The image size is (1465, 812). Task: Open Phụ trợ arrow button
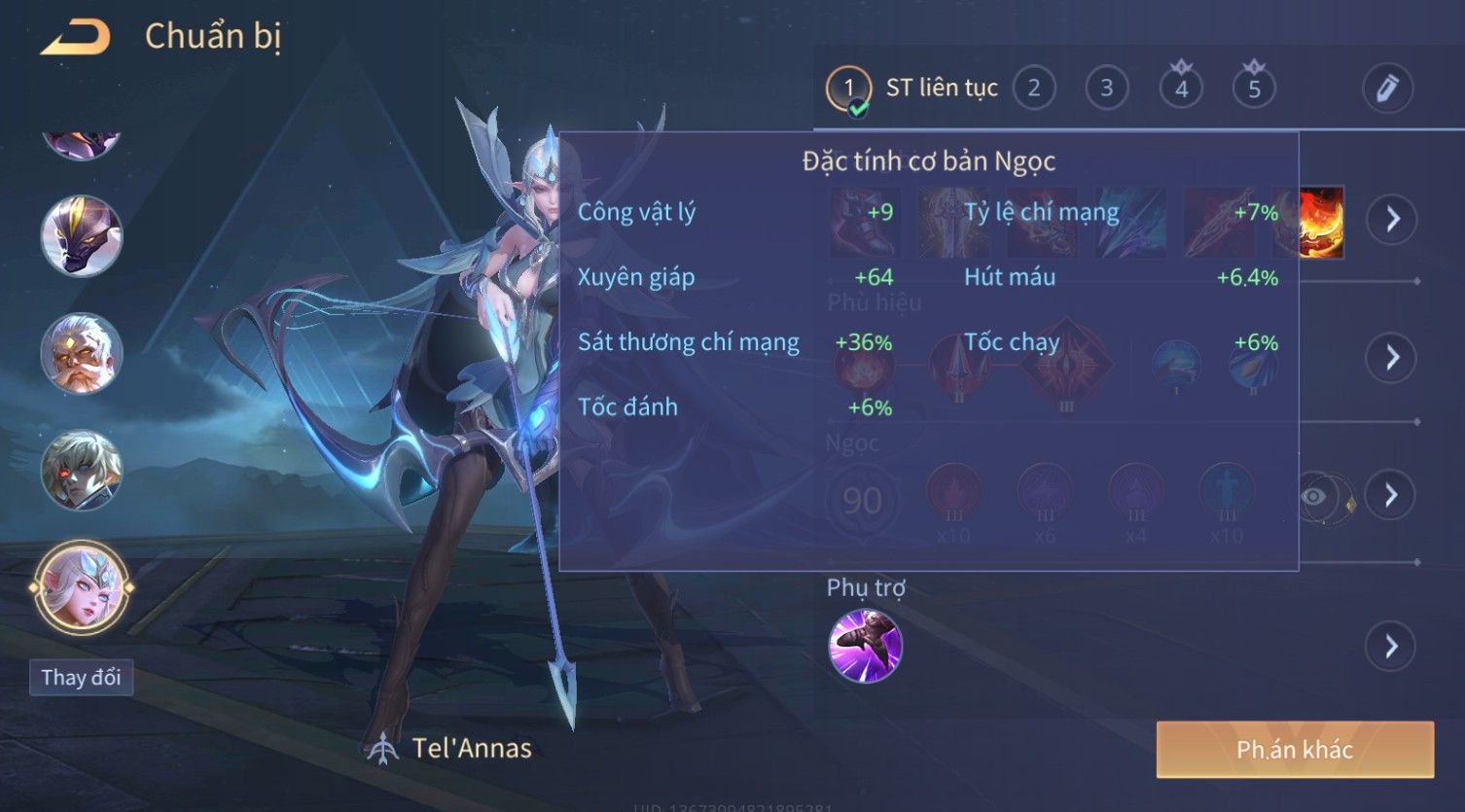[x=1392, y=646]
